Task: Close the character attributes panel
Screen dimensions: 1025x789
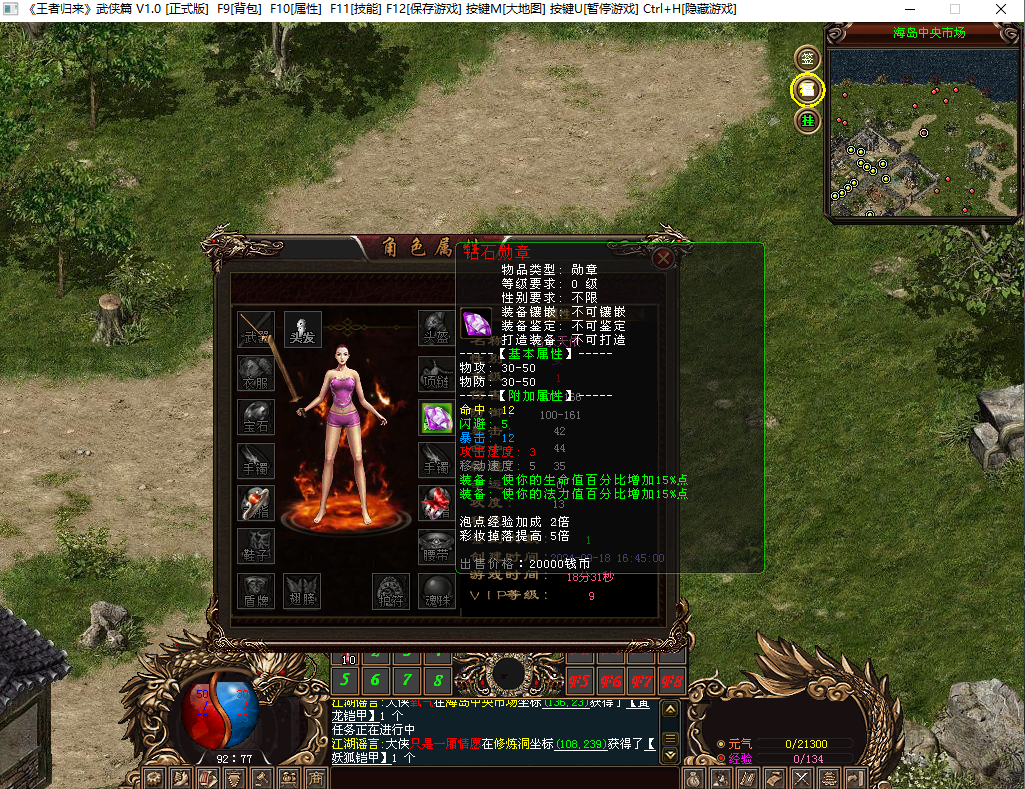Action: [x=662, y=258]
